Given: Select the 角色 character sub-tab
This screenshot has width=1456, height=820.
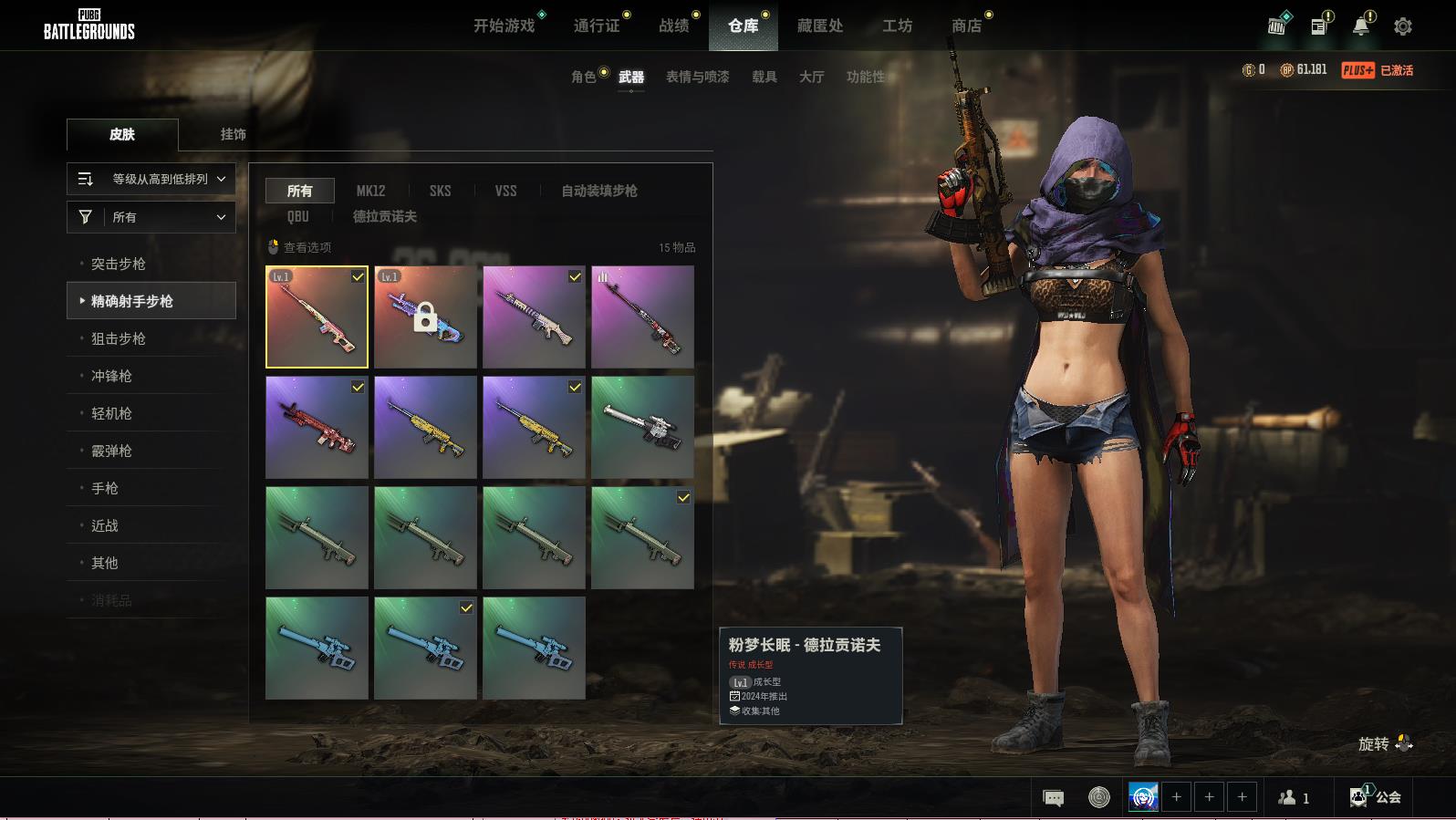Looking at the screenshot, I should (x=583, y=77).
